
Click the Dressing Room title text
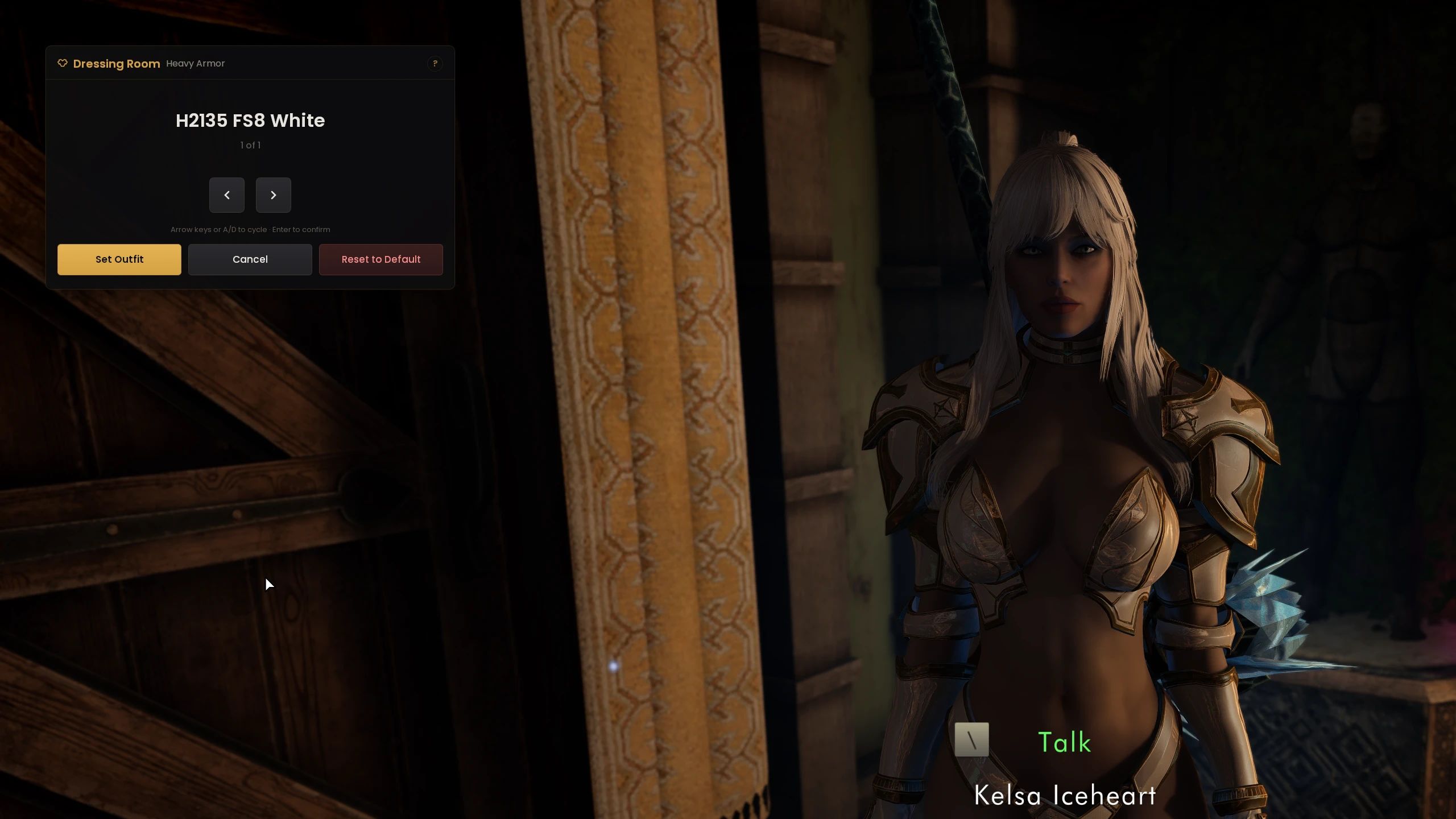[x=117, y=64]
